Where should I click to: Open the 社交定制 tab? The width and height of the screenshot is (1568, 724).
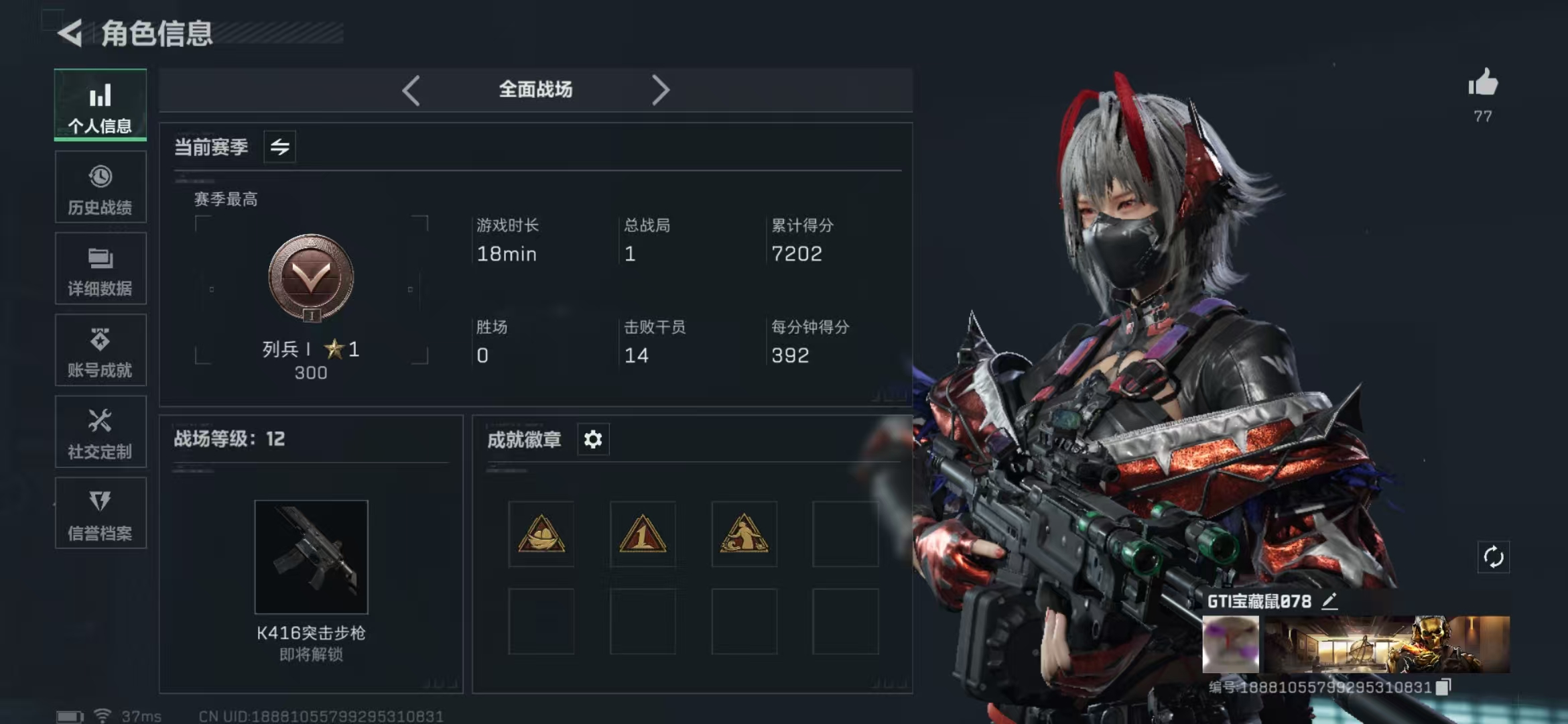101,432
